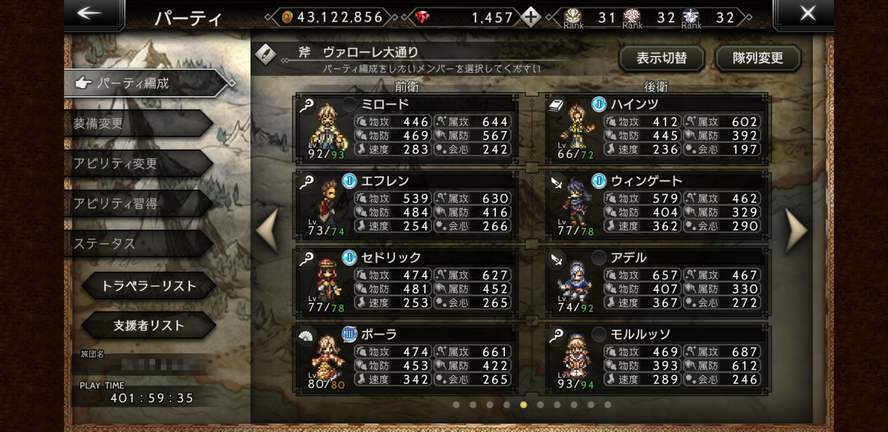
Task: Toggle display with 表示切替 button
Action: [x=661, y=58]
